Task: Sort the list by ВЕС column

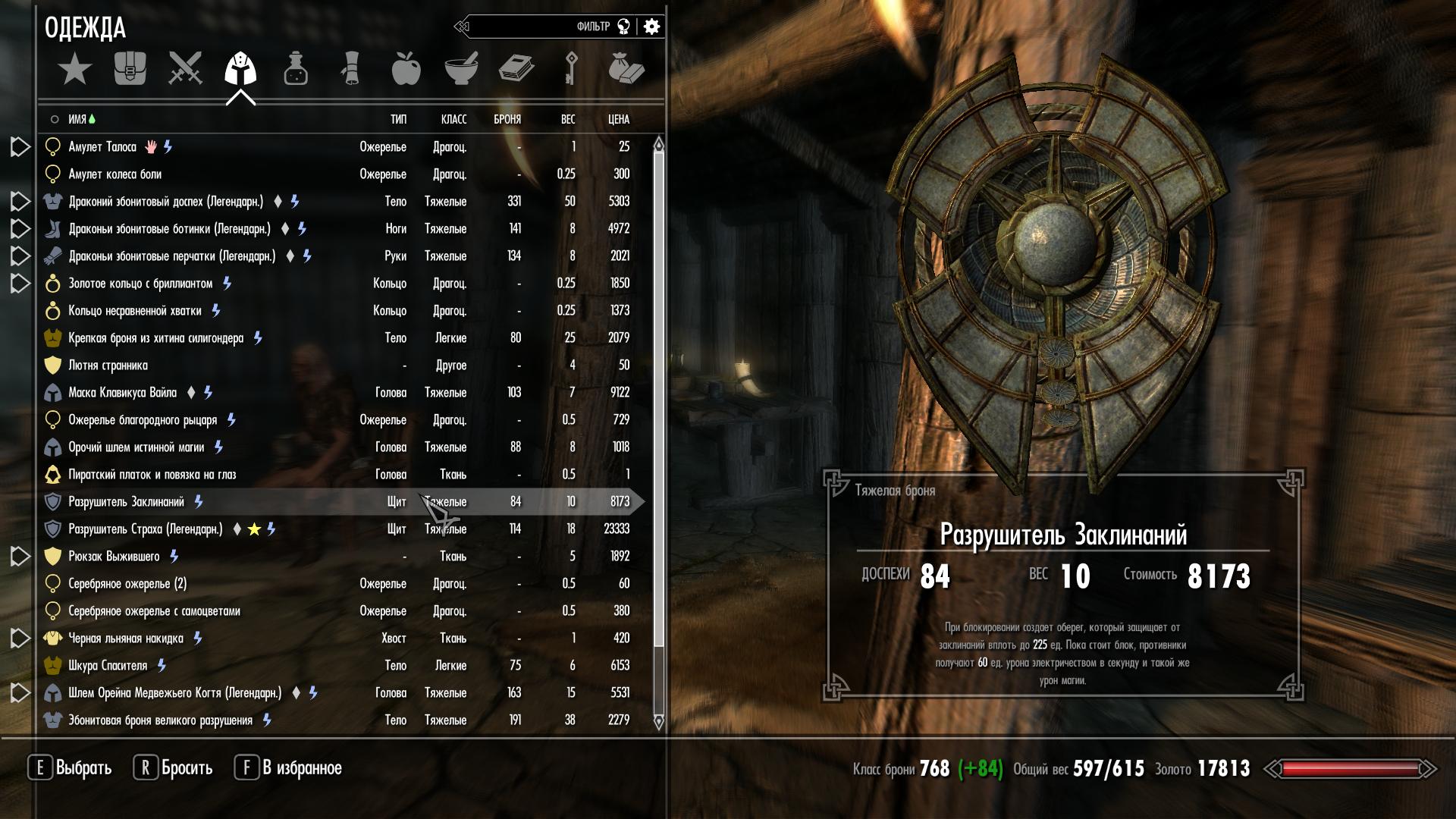Action: pos(567,119)
